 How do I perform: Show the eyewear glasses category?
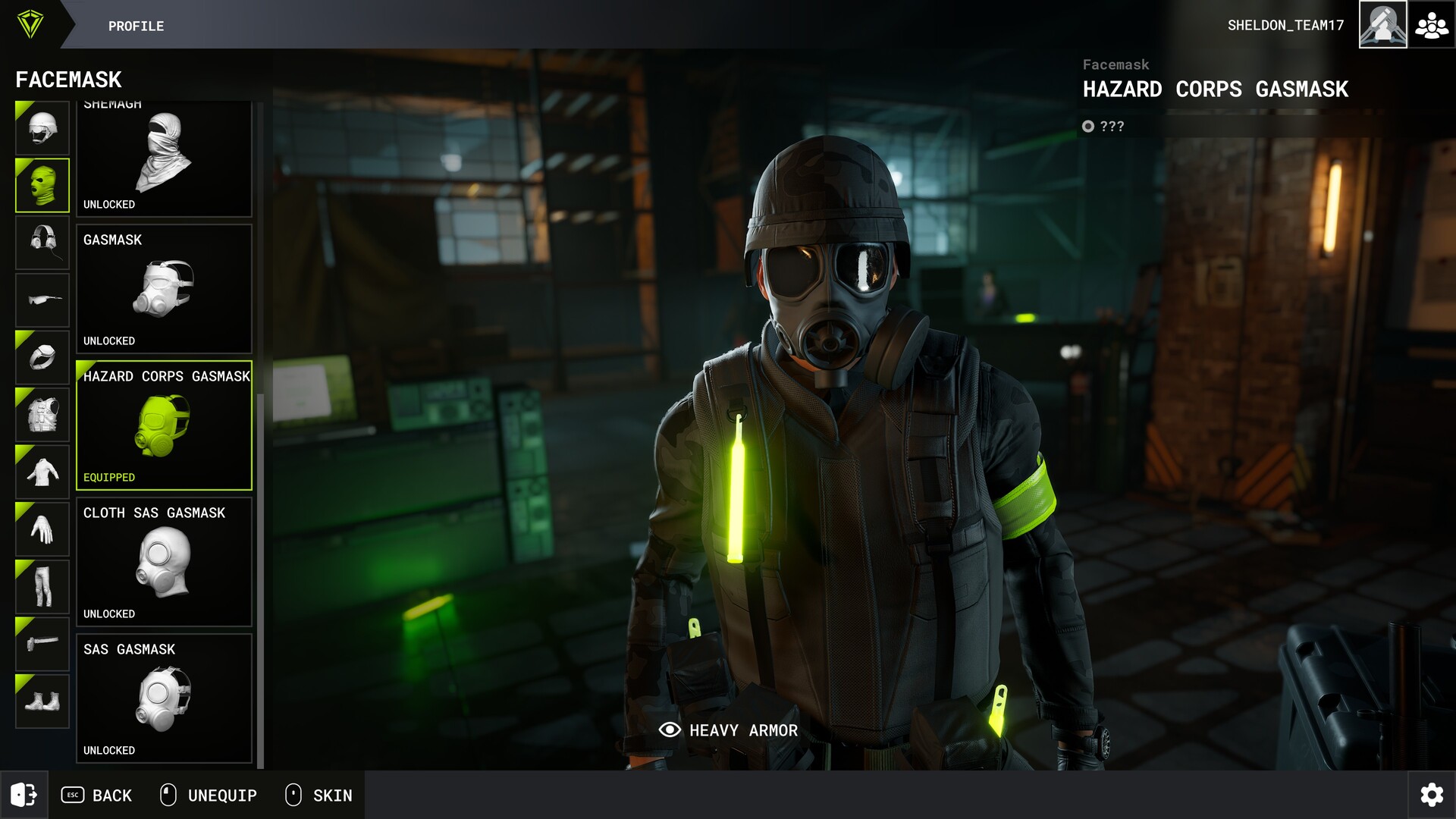click(42, 300)
